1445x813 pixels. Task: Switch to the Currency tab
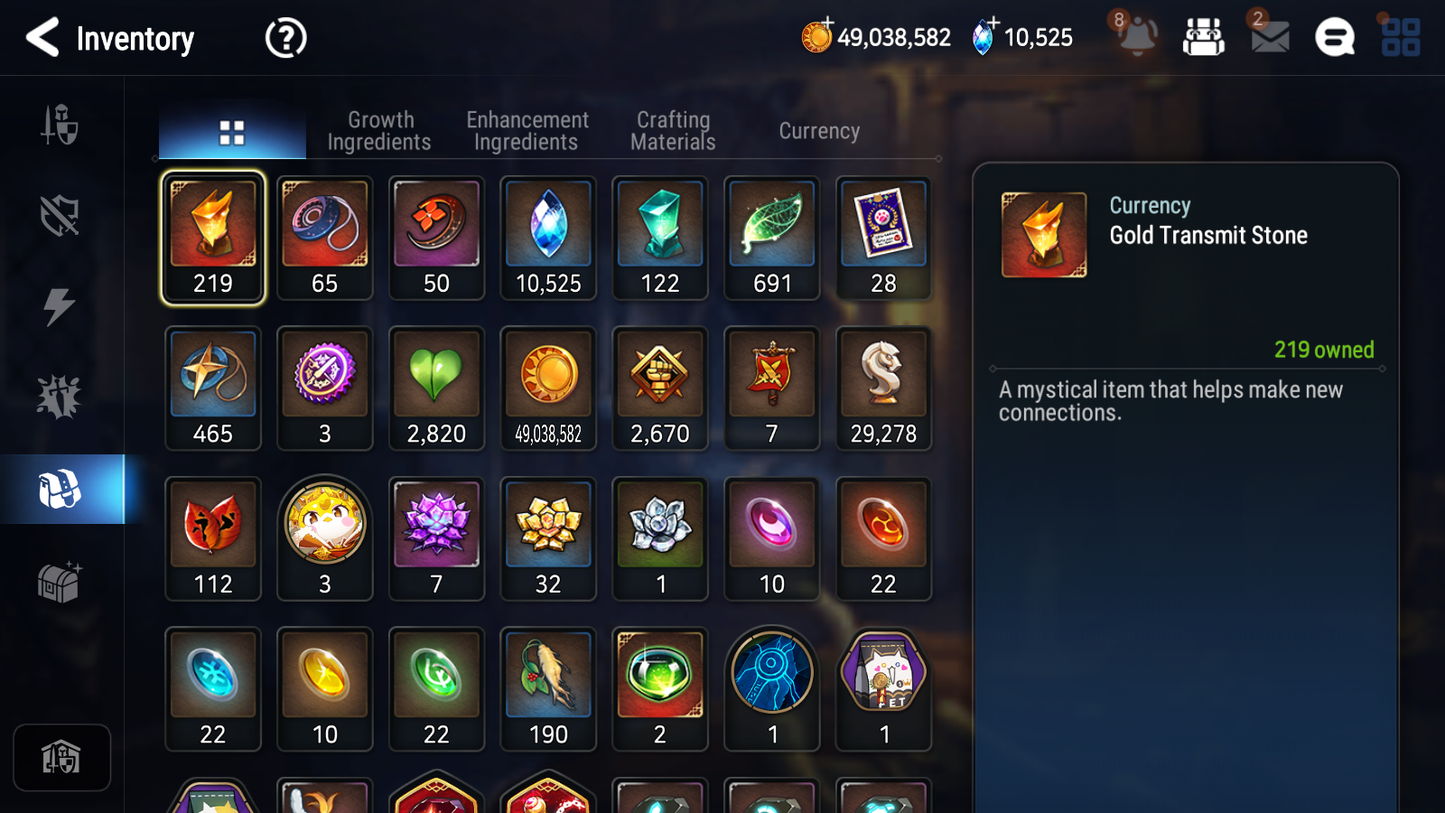coord(818,130)
